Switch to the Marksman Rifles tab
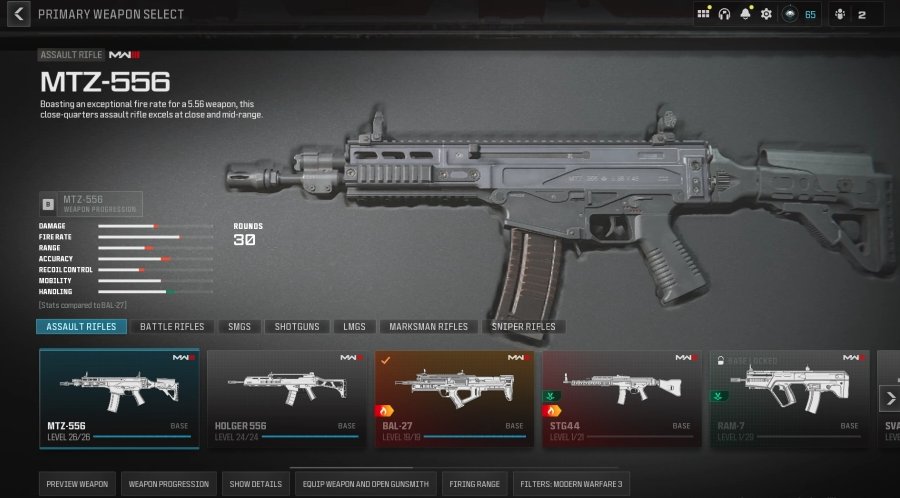This screenshot has width=900, height=498. point(429,327)
